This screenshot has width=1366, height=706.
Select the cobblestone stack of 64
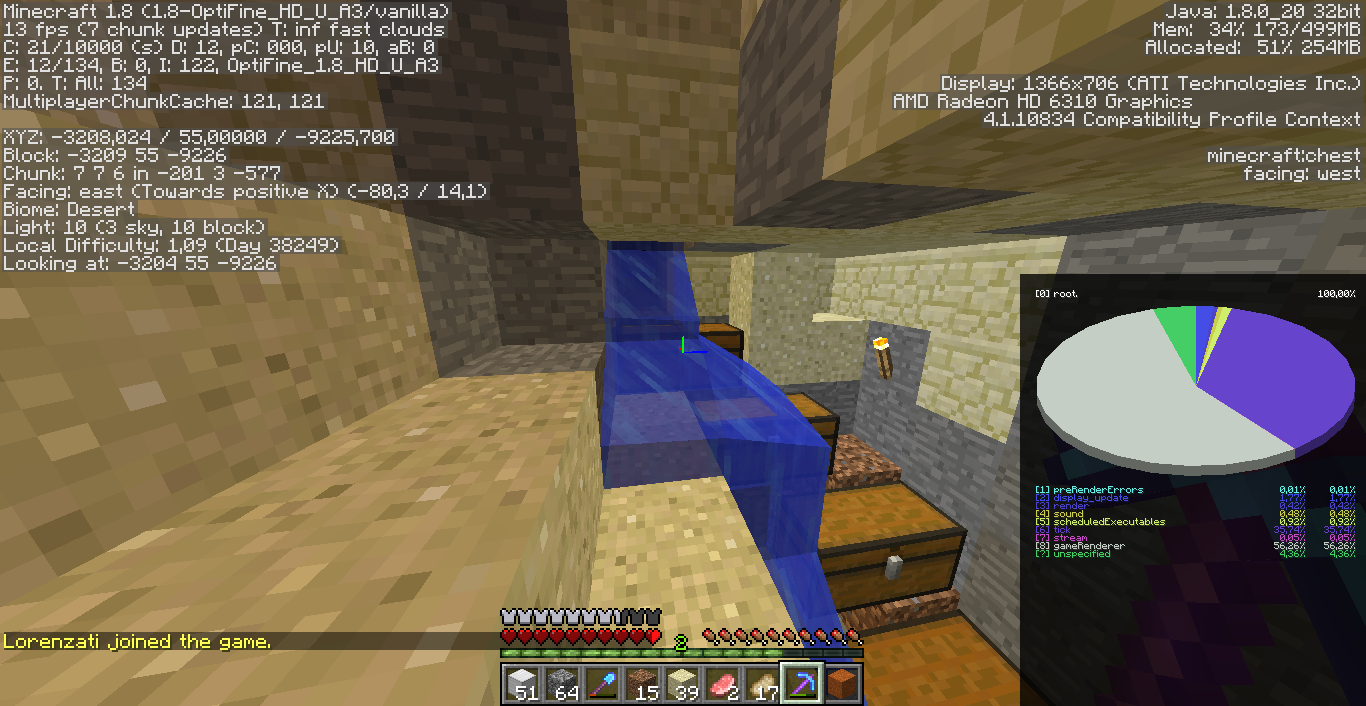pos(562,684)
